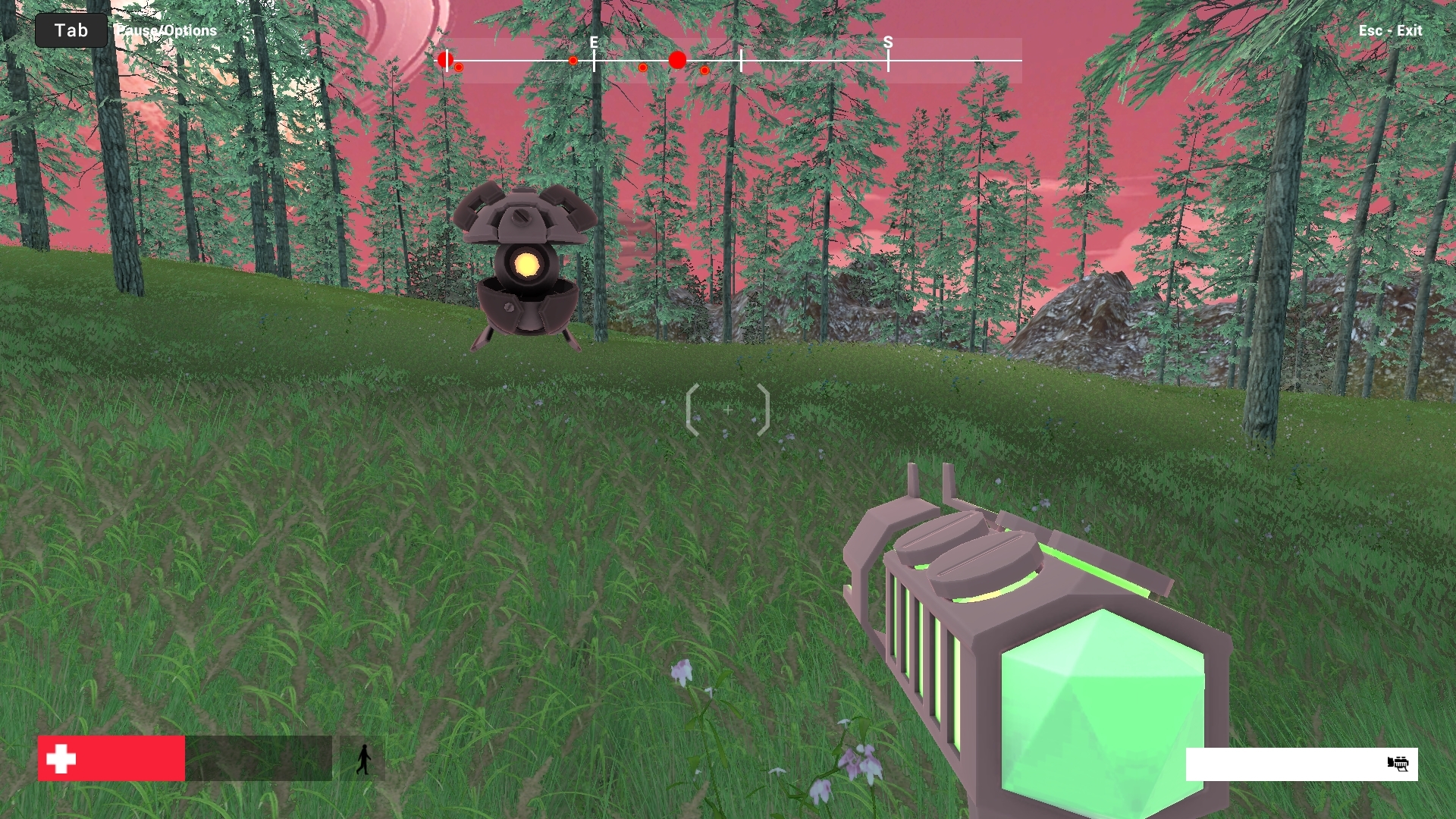Click the red dot right of the large compass blip

pos(704,70)
